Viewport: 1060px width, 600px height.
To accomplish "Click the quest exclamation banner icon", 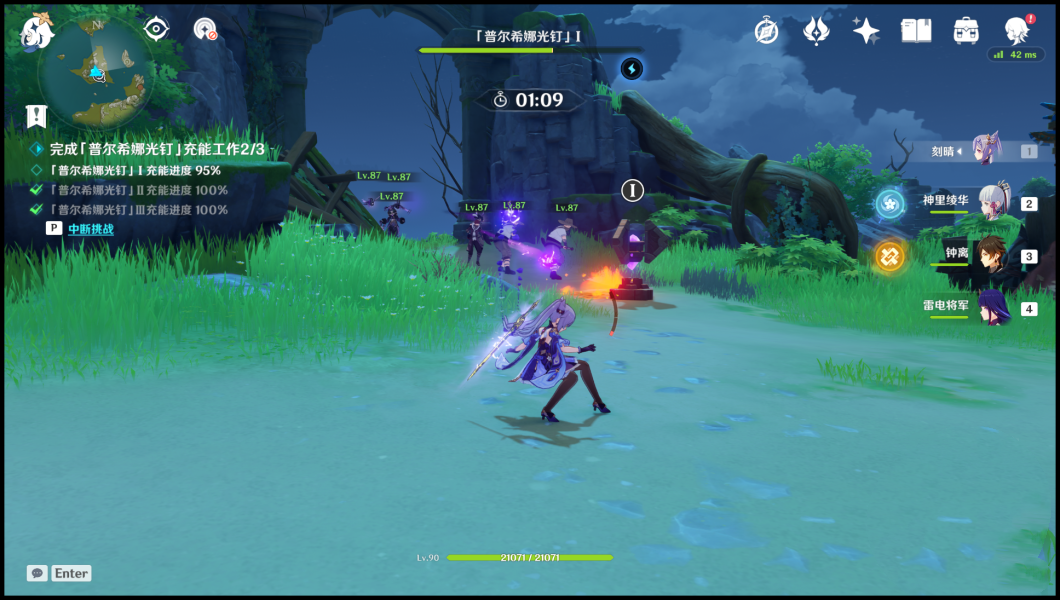I will point(37,116).
